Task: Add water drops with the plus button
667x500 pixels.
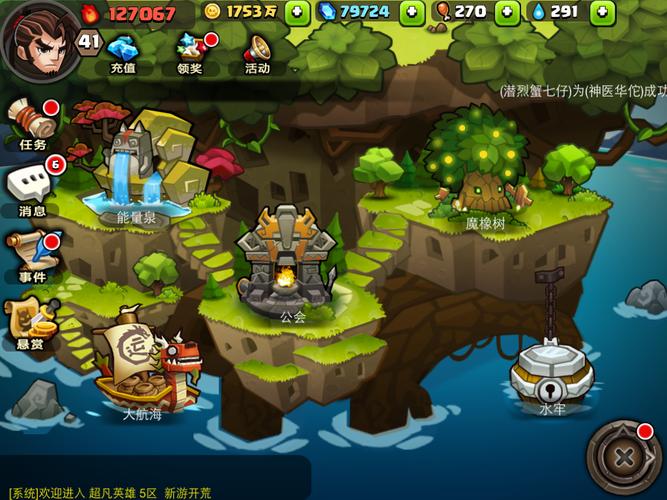Action: point(601,13)
